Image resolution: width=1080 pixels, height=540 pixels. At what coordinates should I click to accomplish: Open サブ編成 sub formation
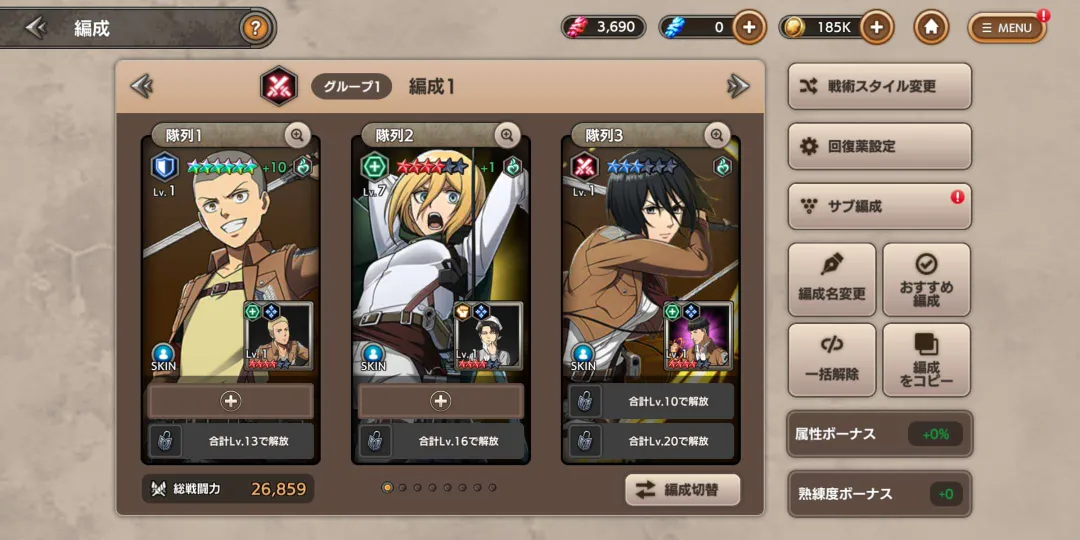[x=880, y=207]
